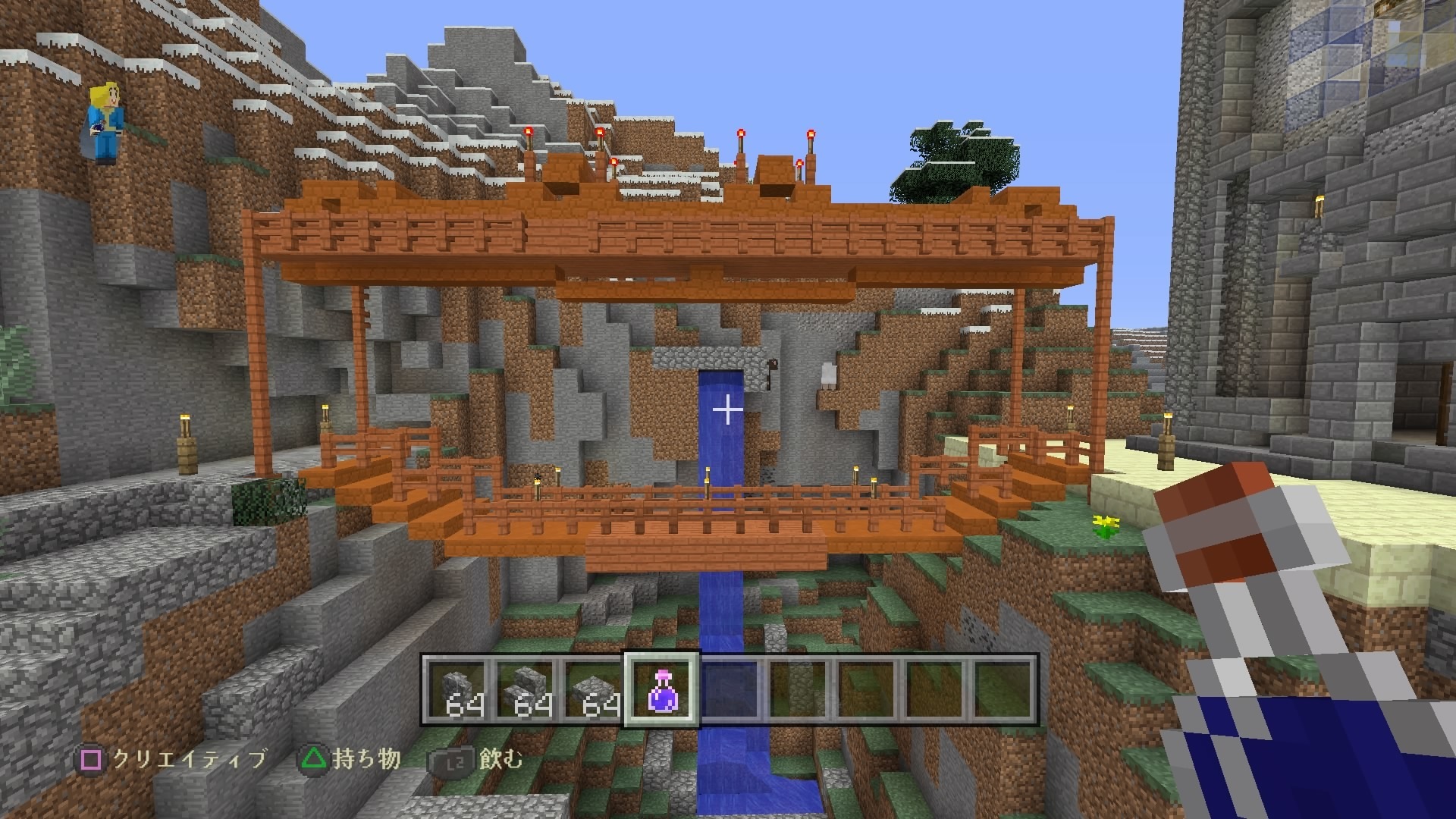The height and width of the screenshot is (819, 1456).
Task: Select the blue potion hotbar slot
Action: coord(660,689)
